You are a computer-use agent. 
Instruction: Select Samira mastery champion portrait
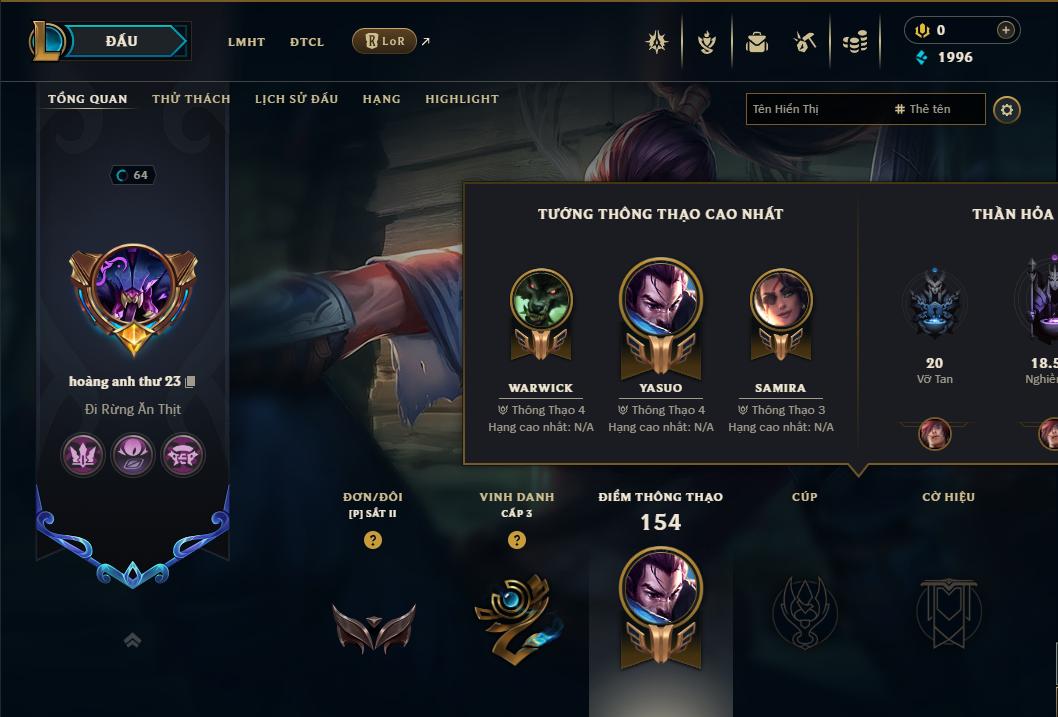point(781,300)
